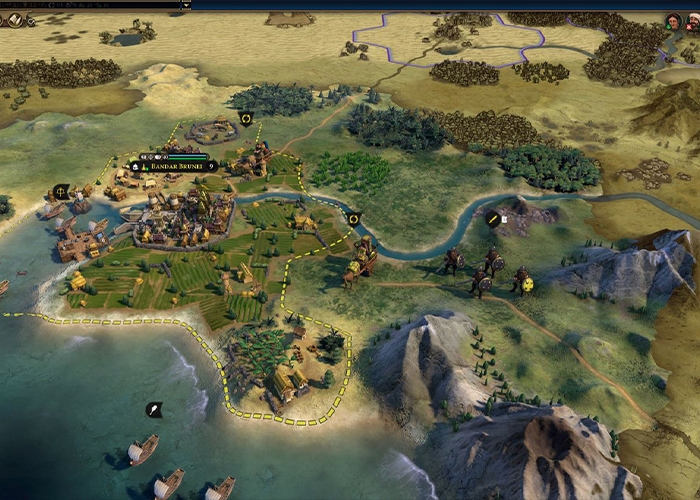The height and width of the screenshot is (500, 700).
Task: Open the Bandar Brunei city banner
Action: point(174,166)
